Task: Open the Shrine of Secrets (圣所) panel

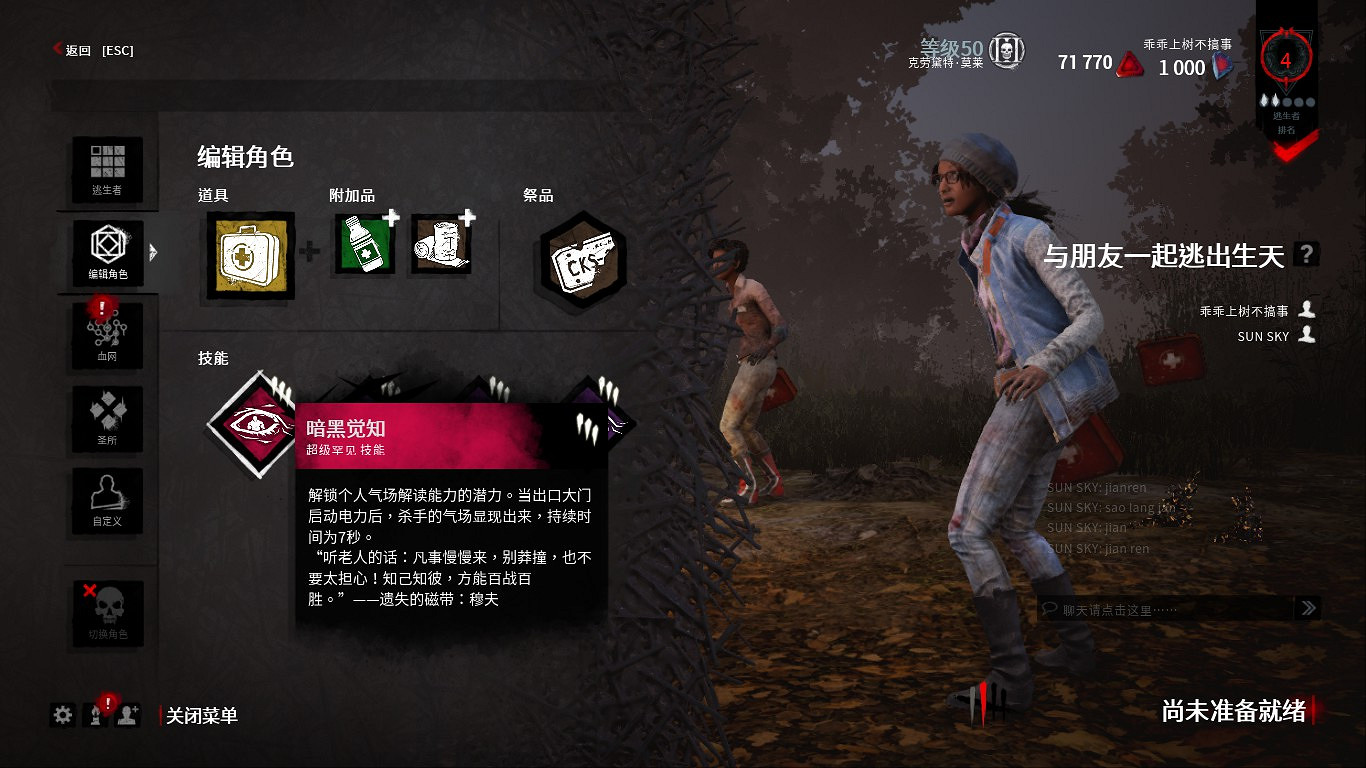Action: coord(108,419)
